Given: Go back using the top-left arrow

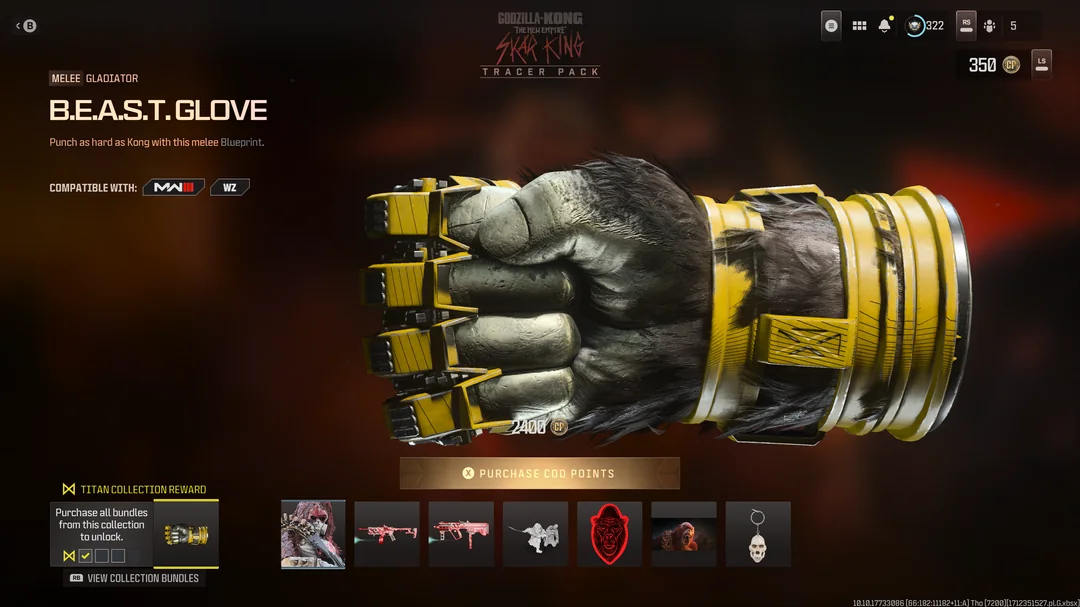Looking at the screenshot, I should pyautogui.click(x=25, y=26).
